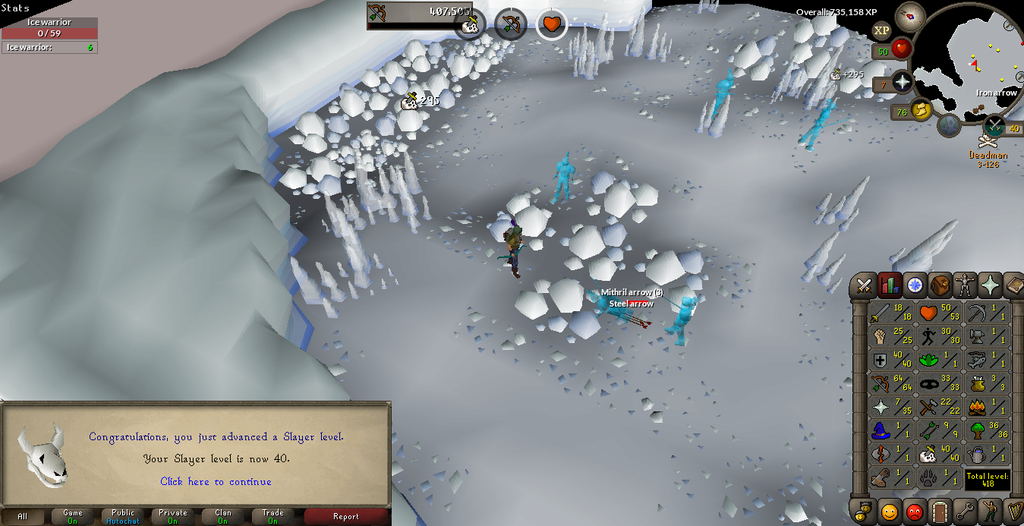Open the Worn Equipment tab
This screenshot has height=526, width=1024.
tap(964, 285)
